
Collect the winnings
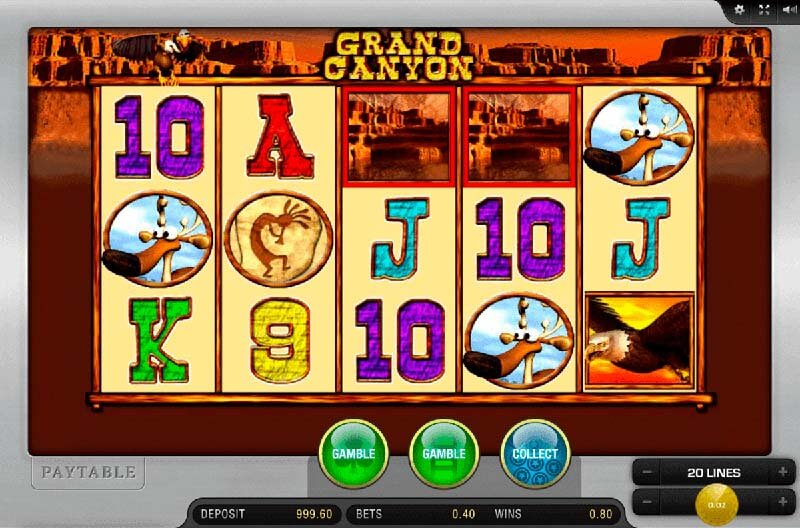click(x=535, y=453)
